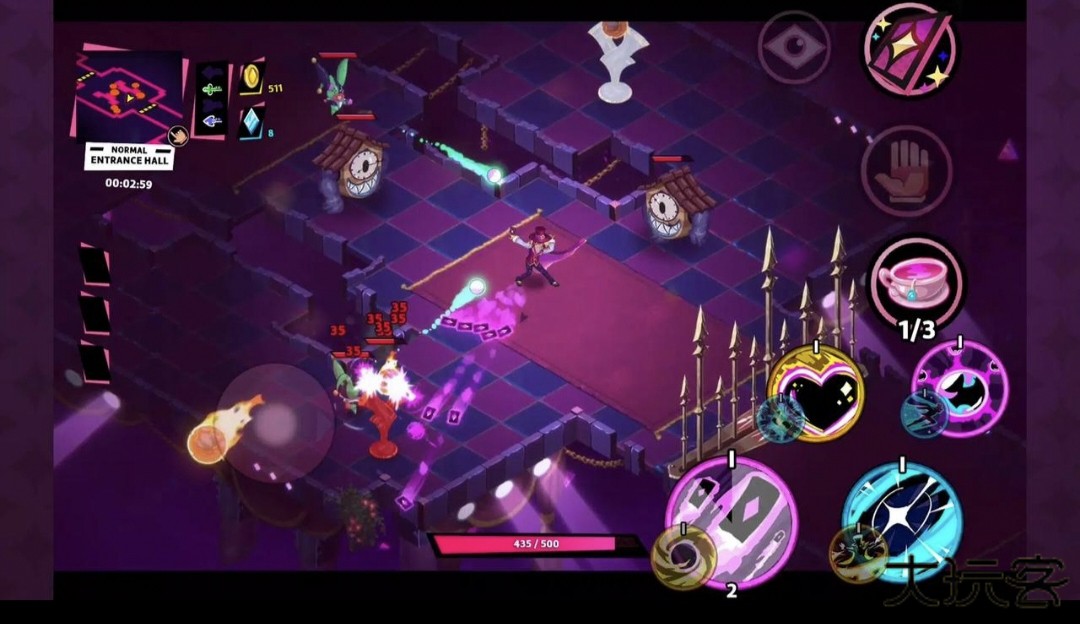Open the sparkling purple book menu

tap(909, 50)
